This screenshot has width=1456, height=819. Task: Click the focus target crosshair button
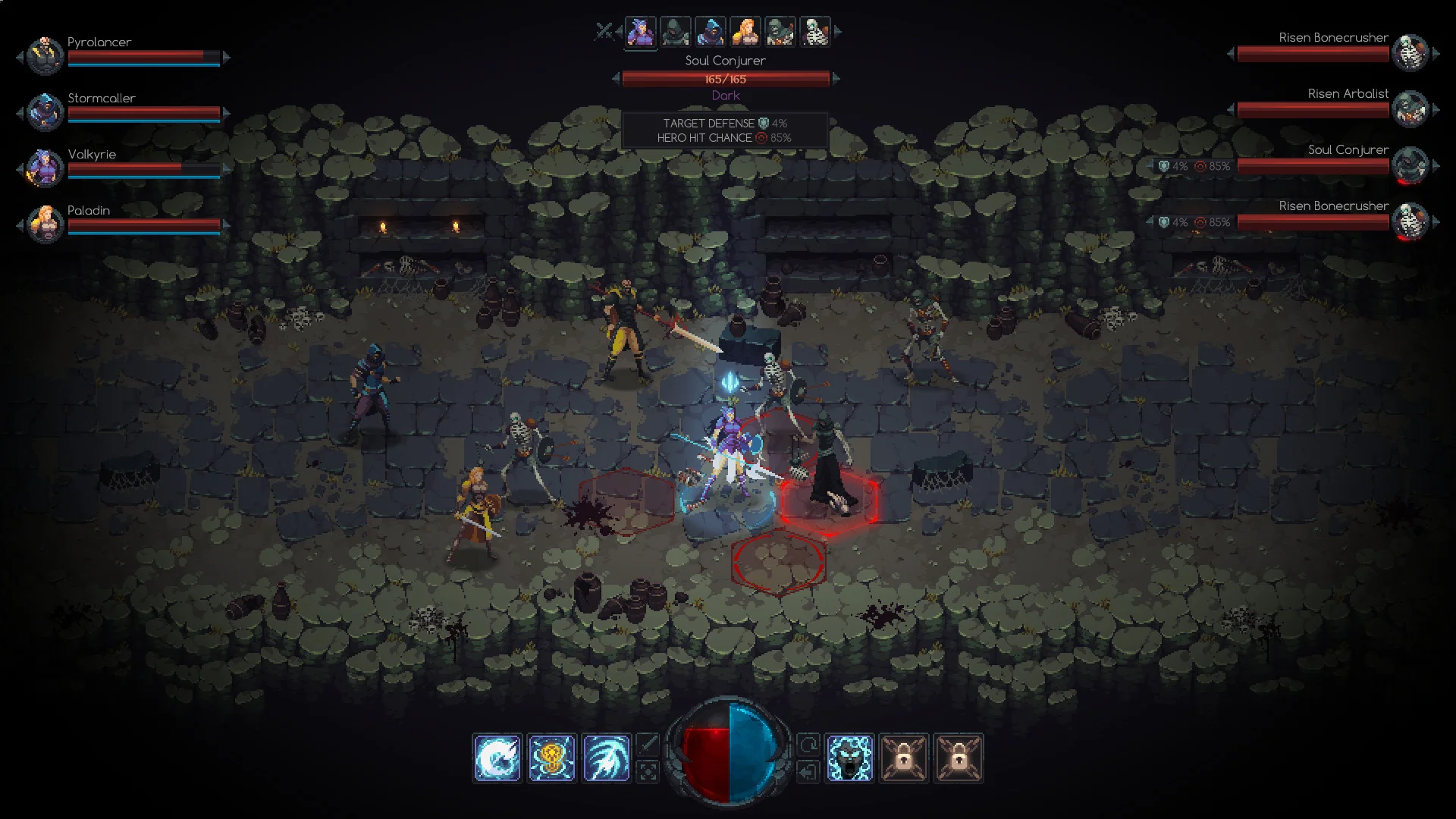(x=648, y=772)
